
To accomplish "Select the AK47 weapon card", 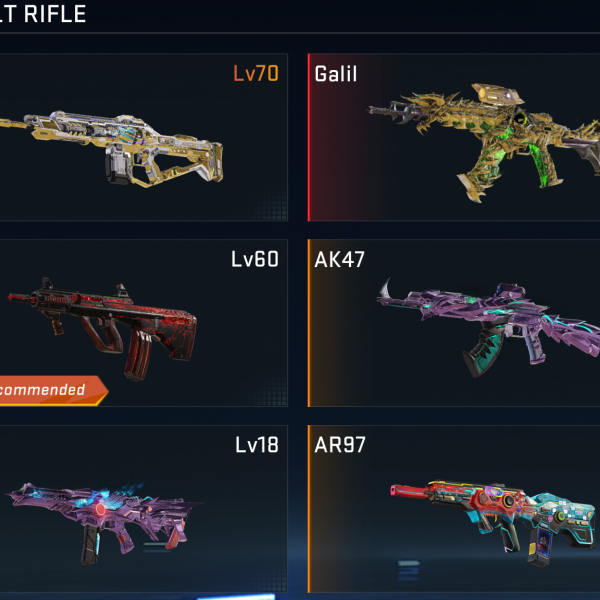I will (455, 322).
